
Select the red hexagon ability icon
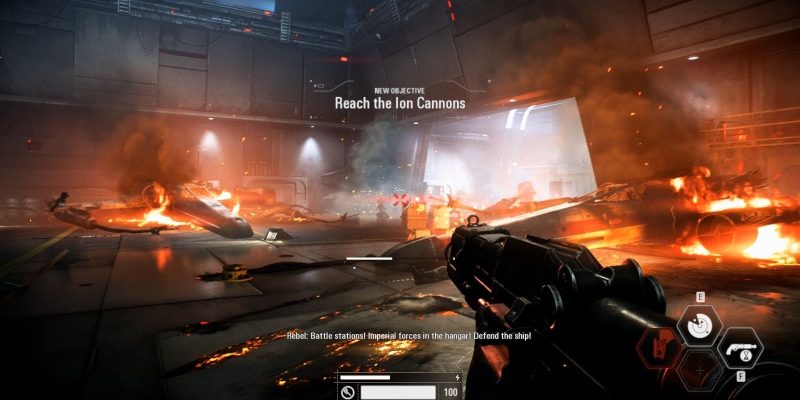click(x=661, y=348)
